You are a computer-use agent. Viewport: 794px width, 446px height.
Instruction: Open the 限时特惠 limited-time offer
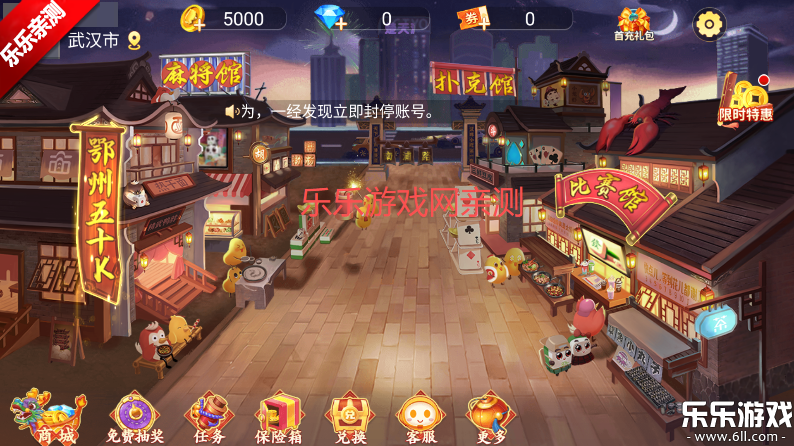746,102
